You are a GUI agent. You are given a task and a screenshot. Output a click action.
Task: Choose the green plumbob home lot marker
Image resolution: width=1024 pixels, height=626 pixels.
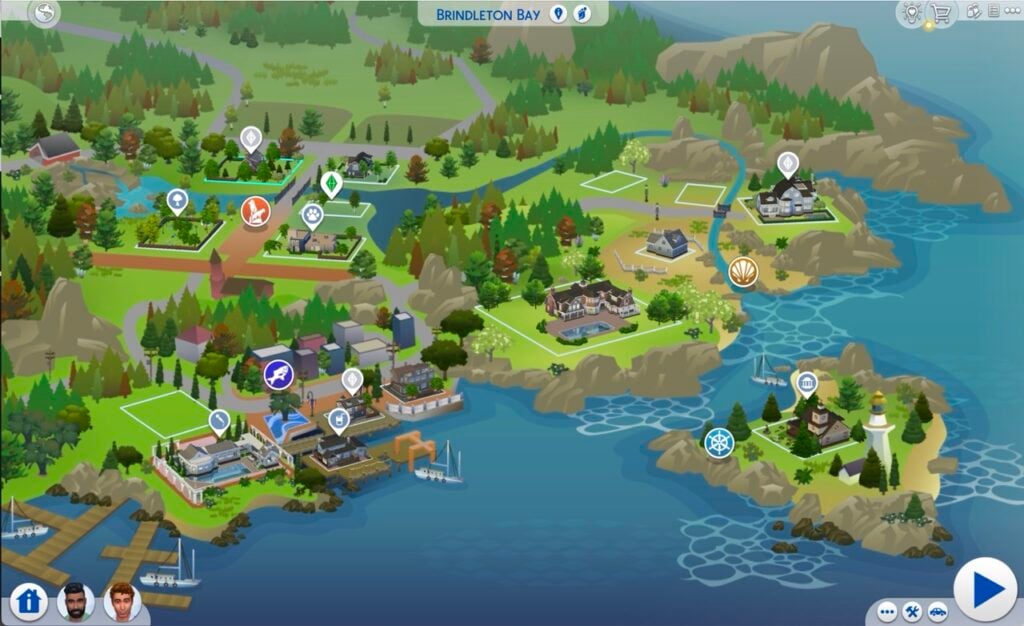click(x=331, y=184)
